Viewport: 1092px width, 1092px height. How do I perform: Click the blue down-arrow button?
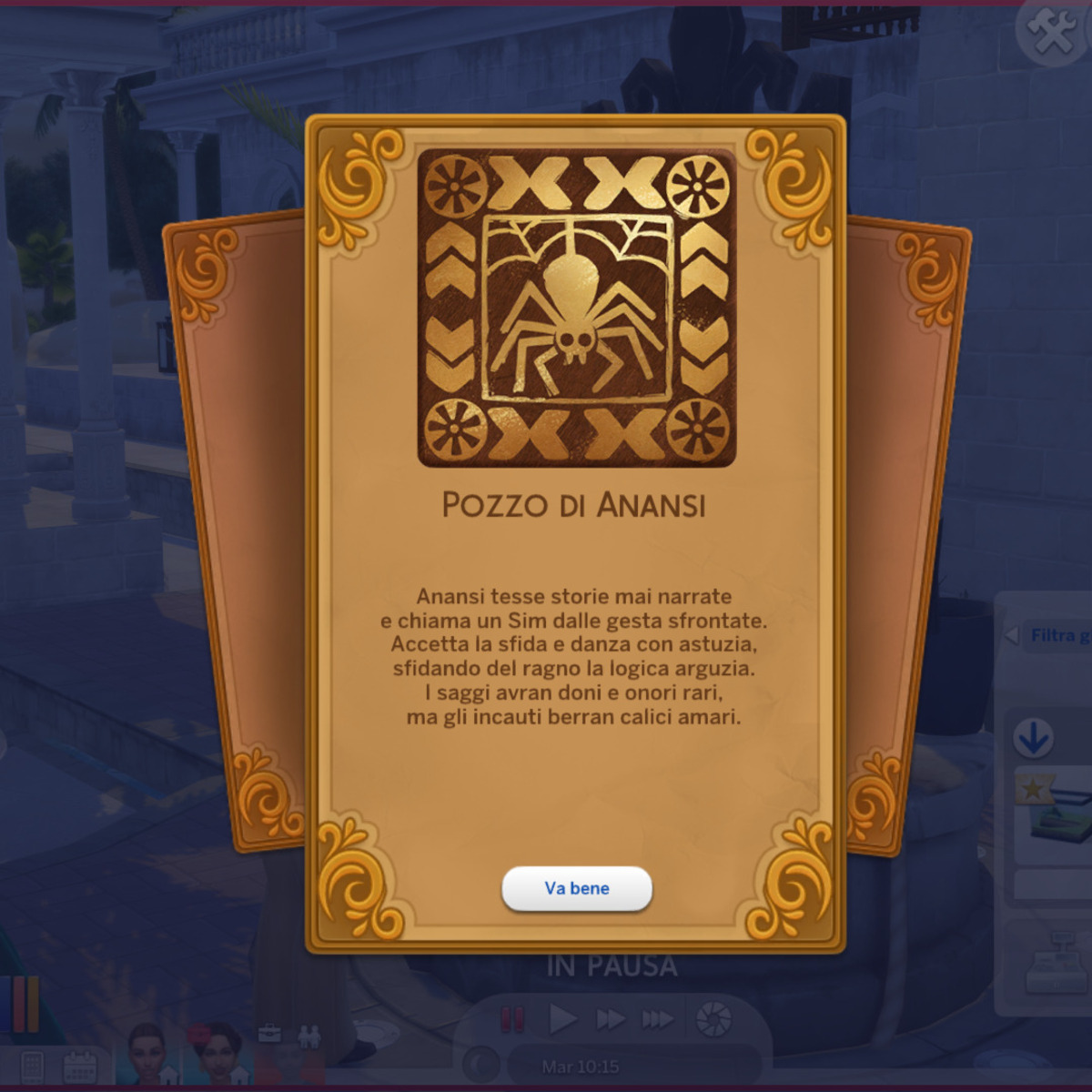(1033, 738)
